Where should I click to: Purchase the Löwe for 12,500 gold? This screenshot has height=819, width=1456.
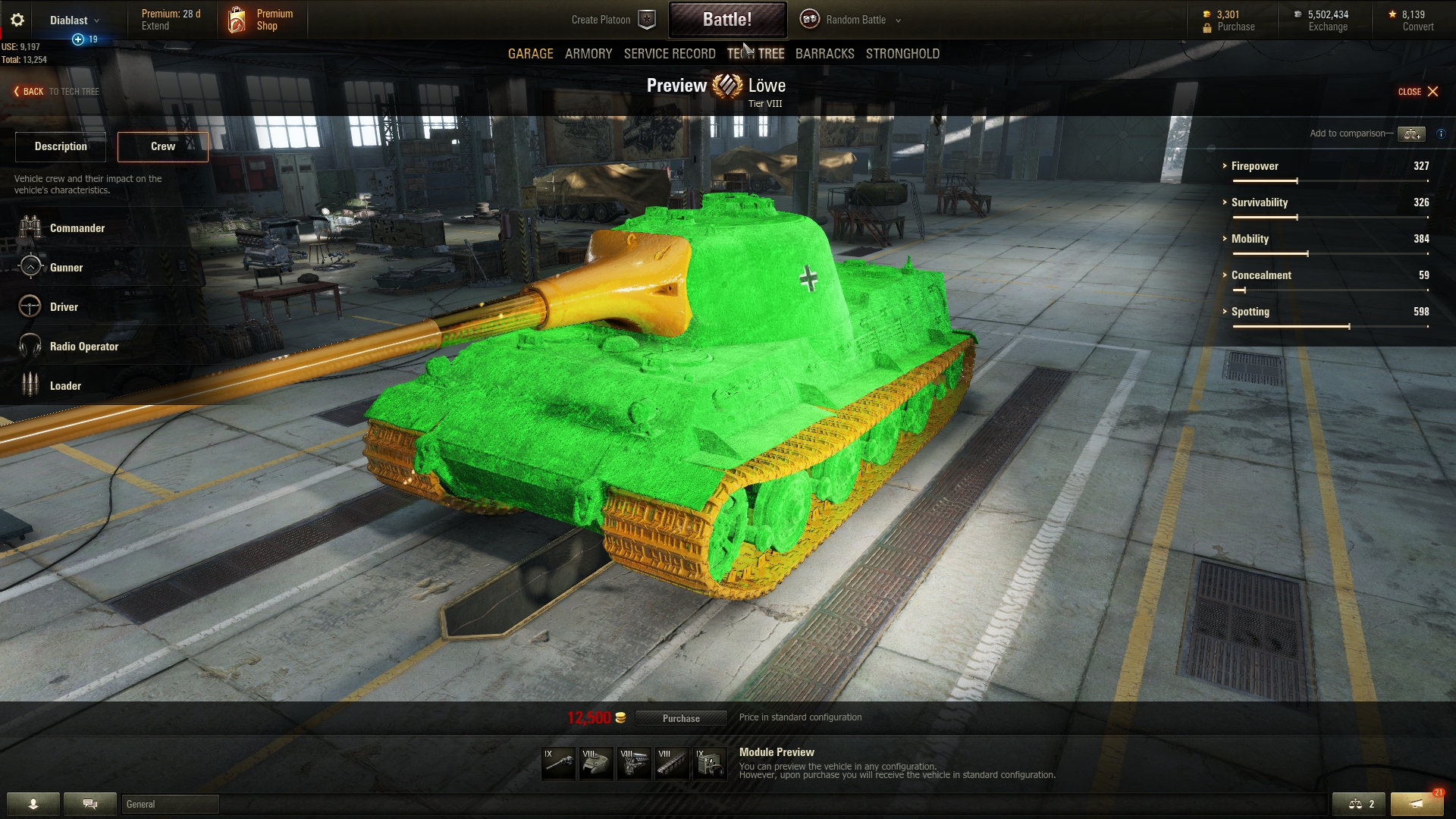coord(681,718)
